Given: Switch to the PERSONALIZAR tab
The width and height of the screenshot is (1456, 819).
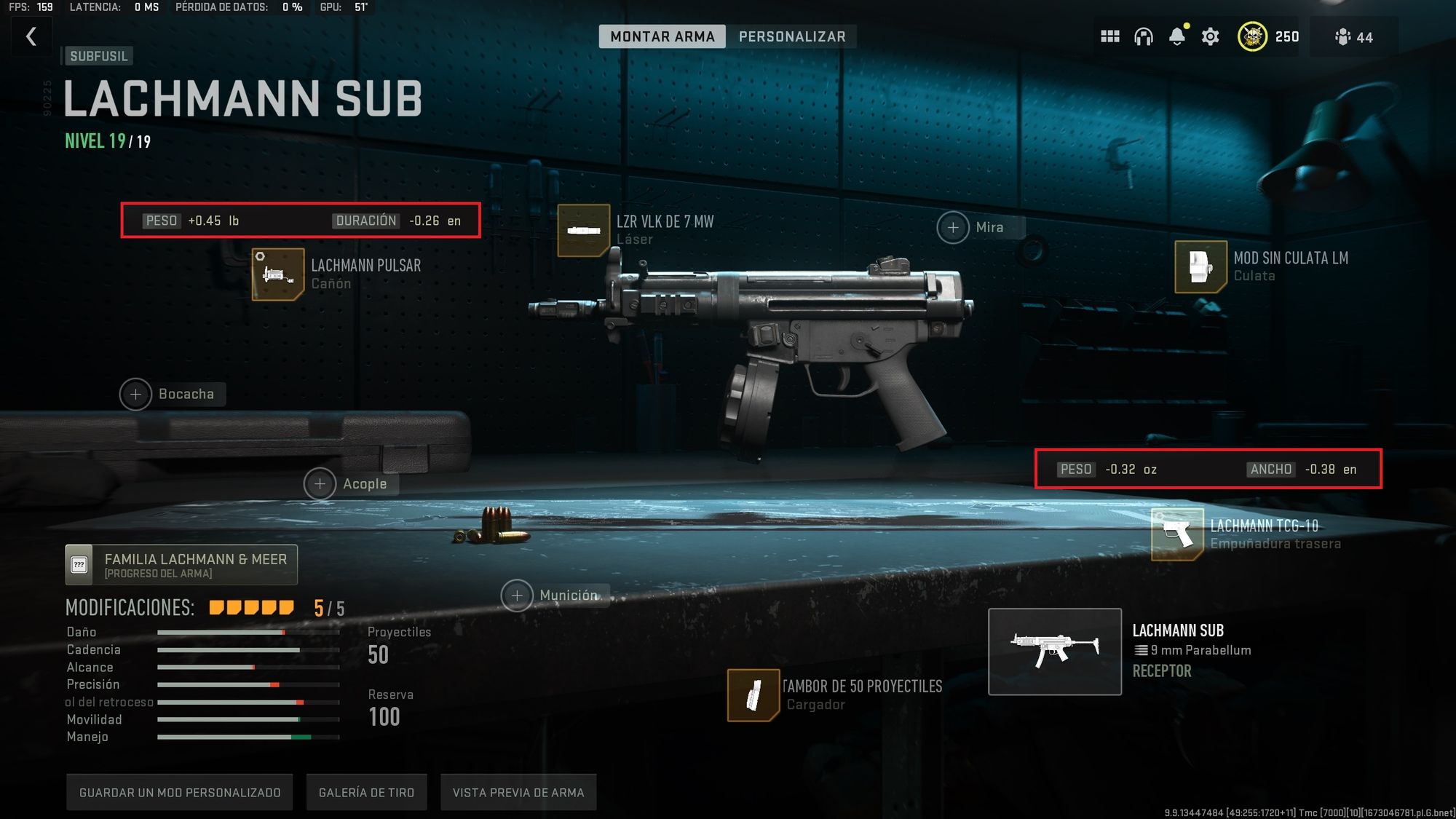Looking at the screenshot, I should tap(792, 36).
